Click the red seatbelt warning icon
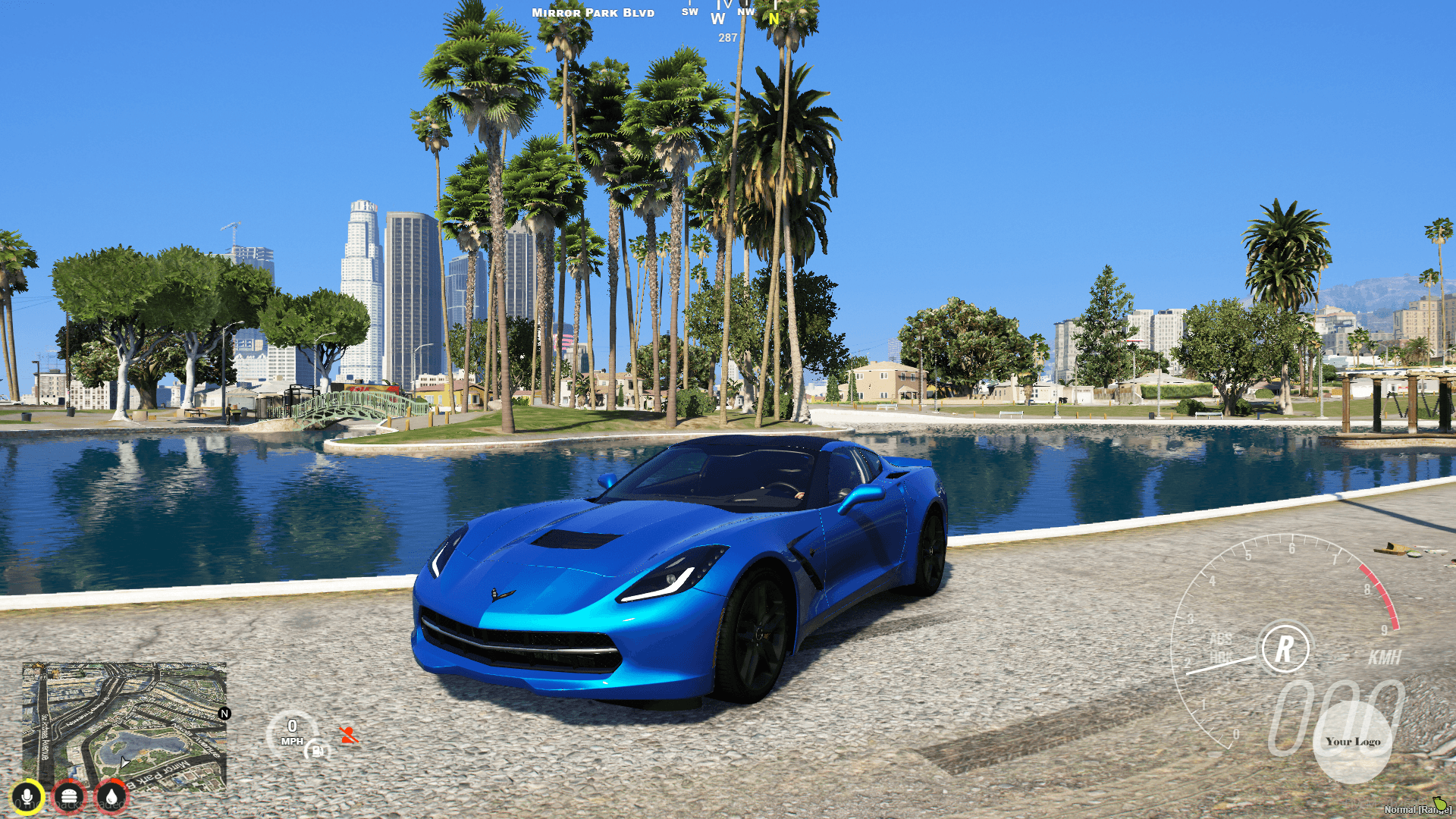This screenshot has width=1456, height=819. coord(350,734)
